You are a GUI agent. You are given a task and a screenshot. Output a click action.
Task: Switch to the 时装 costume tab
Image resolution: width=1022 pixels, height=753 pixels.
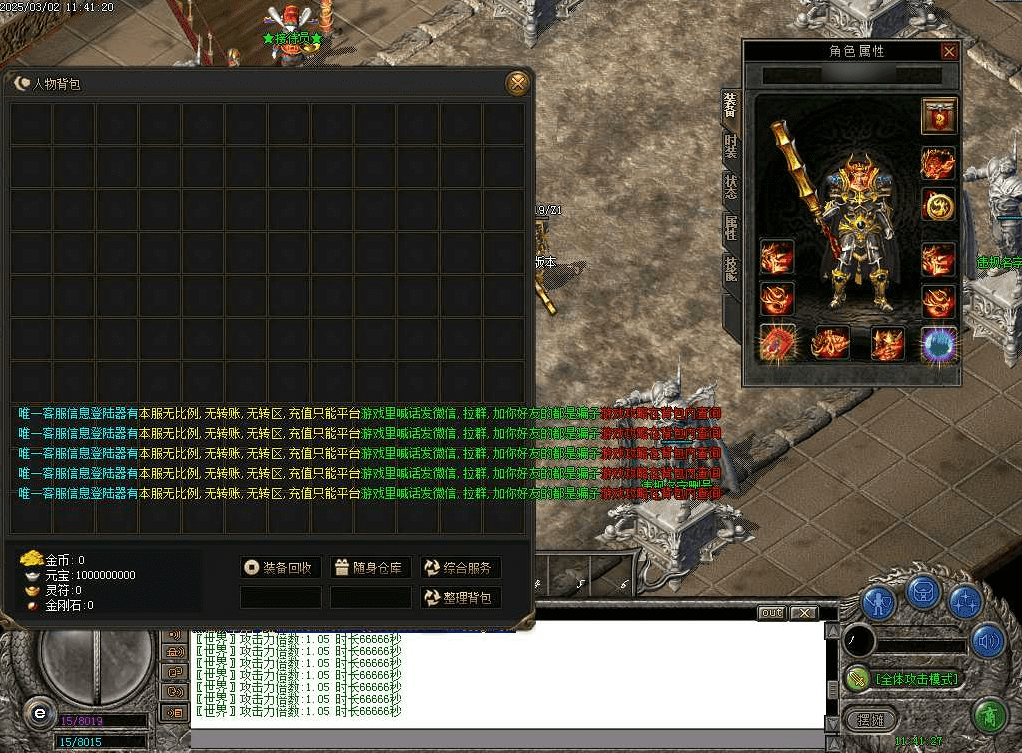pyautogui.click(x=731, y=147)
